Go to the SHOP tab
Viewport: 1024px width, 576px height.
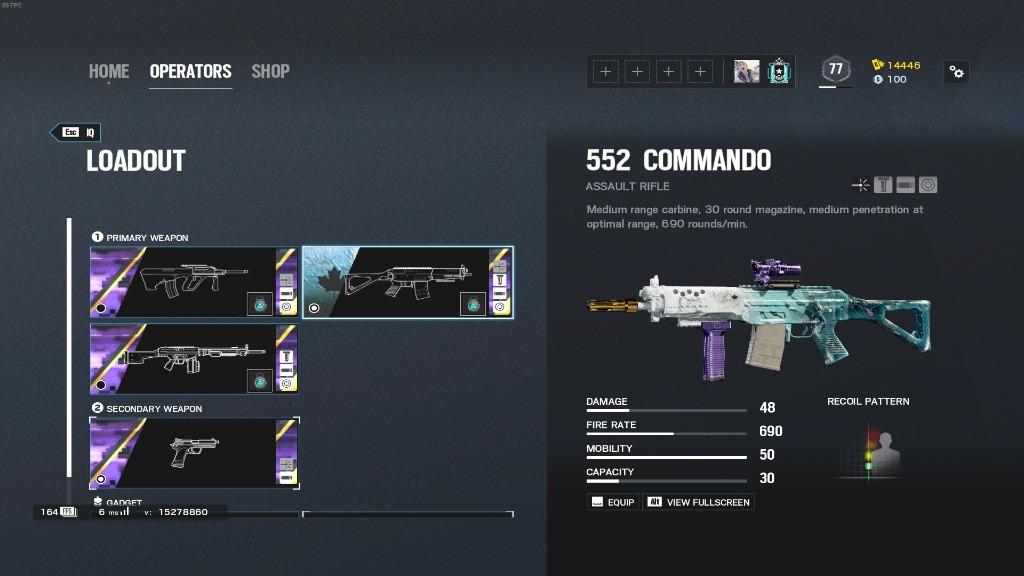coord(270,71)
